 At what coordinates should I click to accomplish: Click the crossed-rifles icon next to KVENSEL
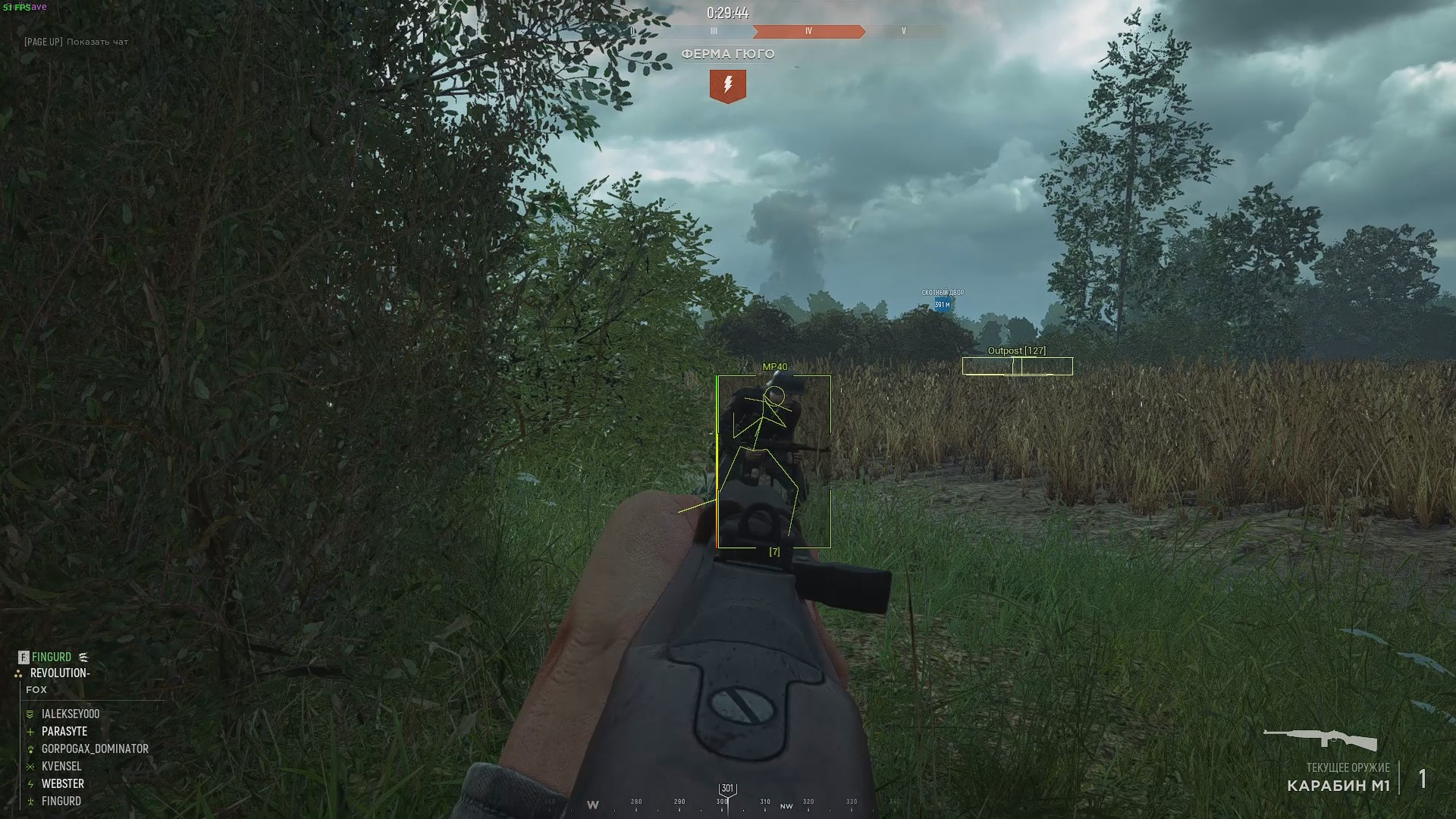tap(30, 767)
